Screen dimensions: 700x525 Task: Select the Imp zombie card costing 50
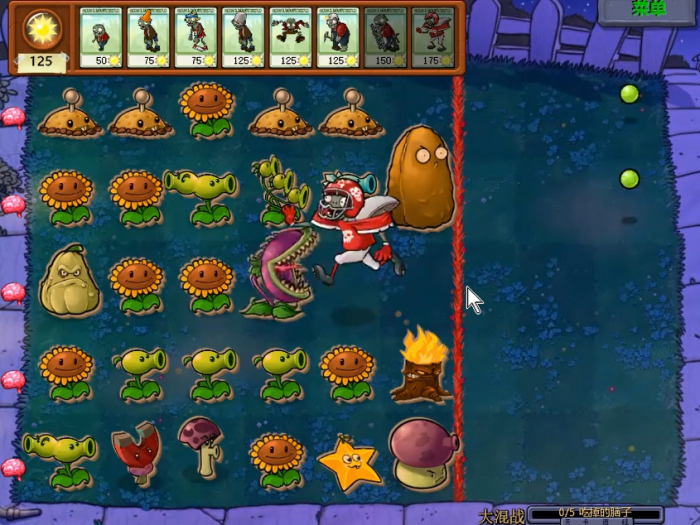(x=99, y=38)
